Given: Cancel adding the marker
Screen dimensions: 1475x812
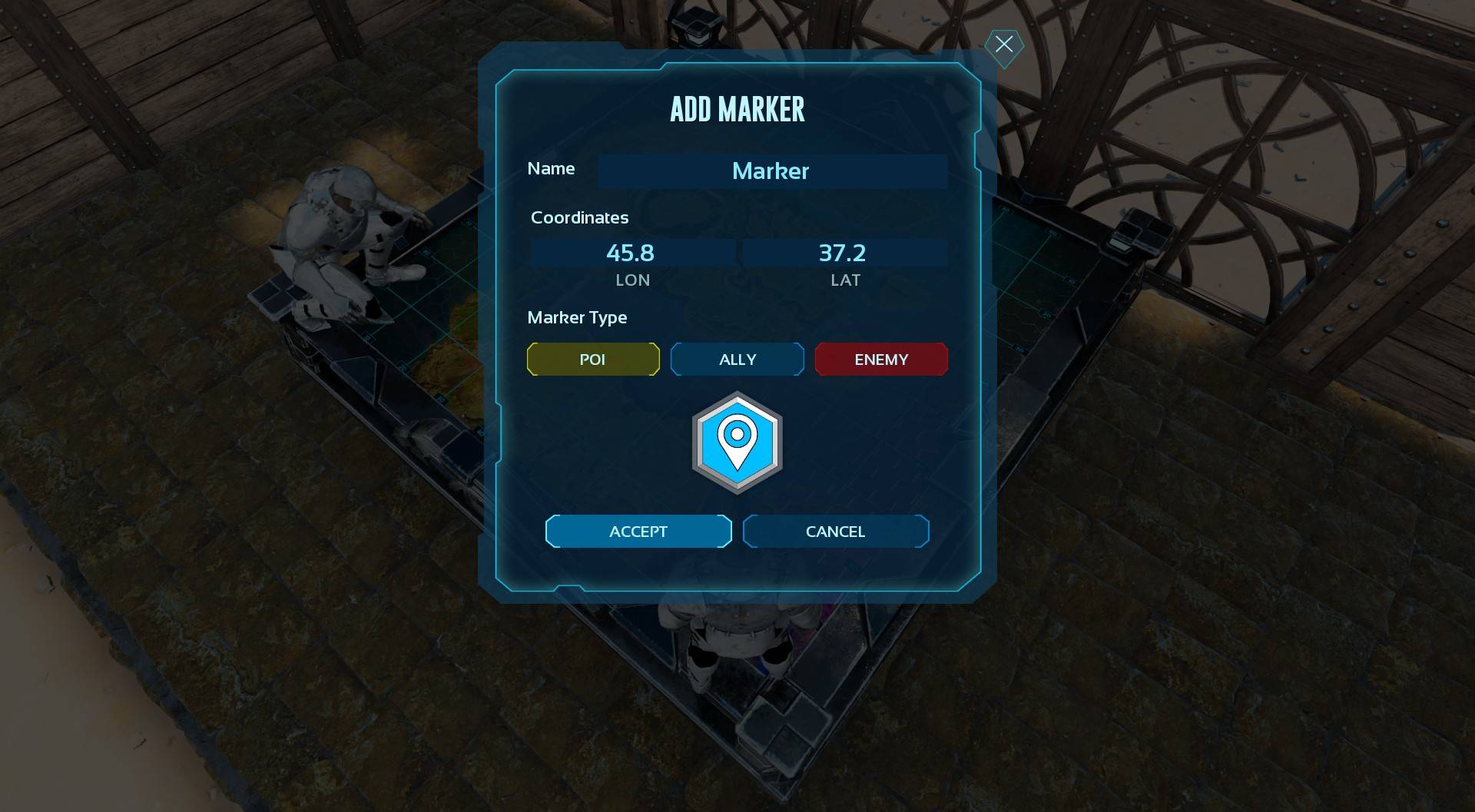Looking at the screenshot, I should pyautogui.click(x=836, y=532).
